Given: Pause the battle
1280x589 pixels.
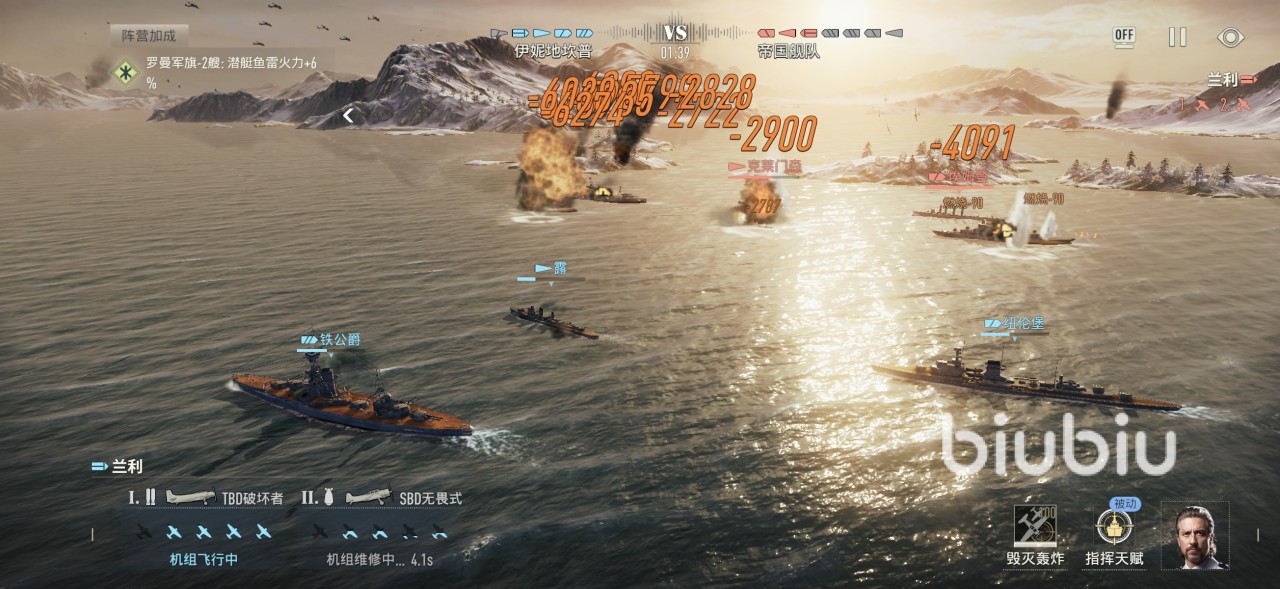Looking at the screenshot, I should pos(1178,37).
